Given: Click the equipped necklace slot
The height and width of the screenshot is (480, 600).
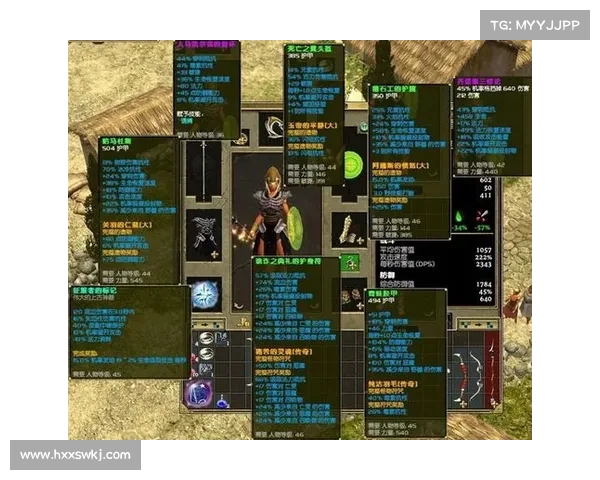Looking at the screenshot, I should click(x=272, y=128).
